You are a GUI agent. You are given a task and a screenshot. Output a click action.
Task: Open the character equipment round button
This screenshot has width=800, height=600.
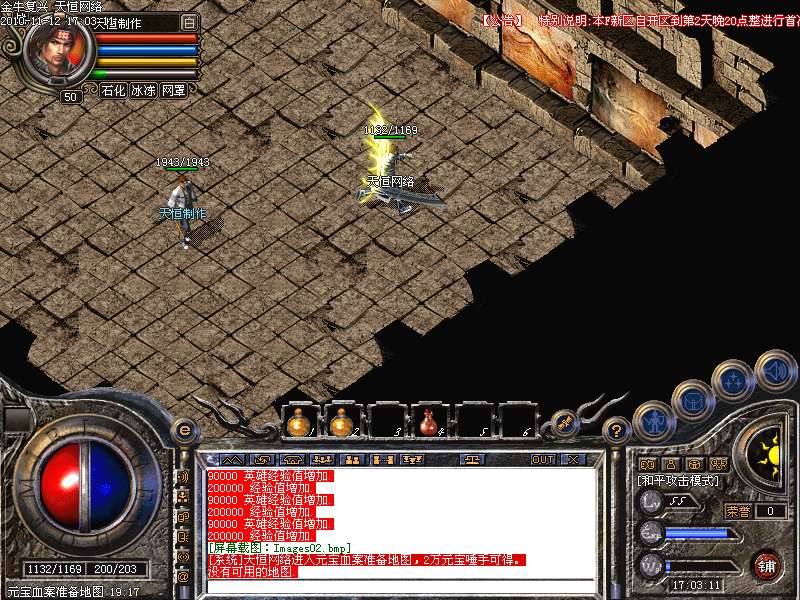pyautogui.click(x=652, y=420)
